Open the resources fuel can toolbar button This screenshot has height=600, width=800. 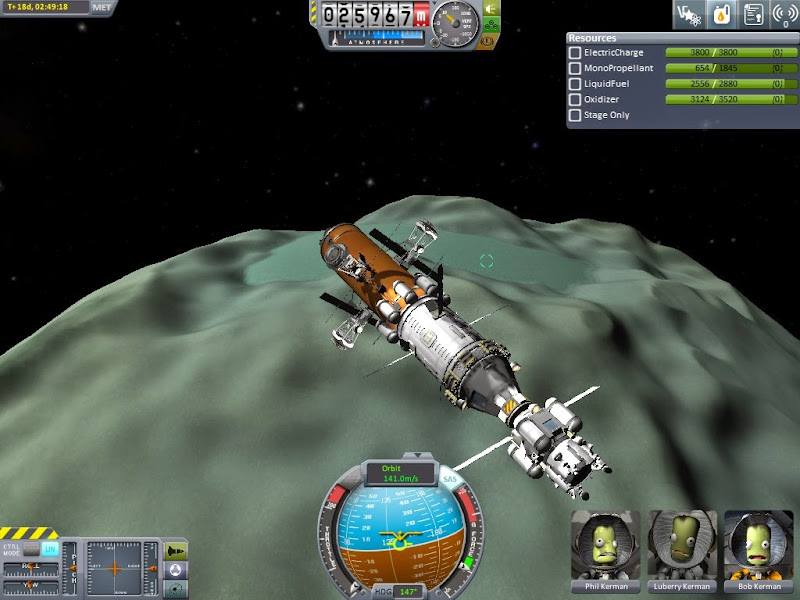coord(719,14)
